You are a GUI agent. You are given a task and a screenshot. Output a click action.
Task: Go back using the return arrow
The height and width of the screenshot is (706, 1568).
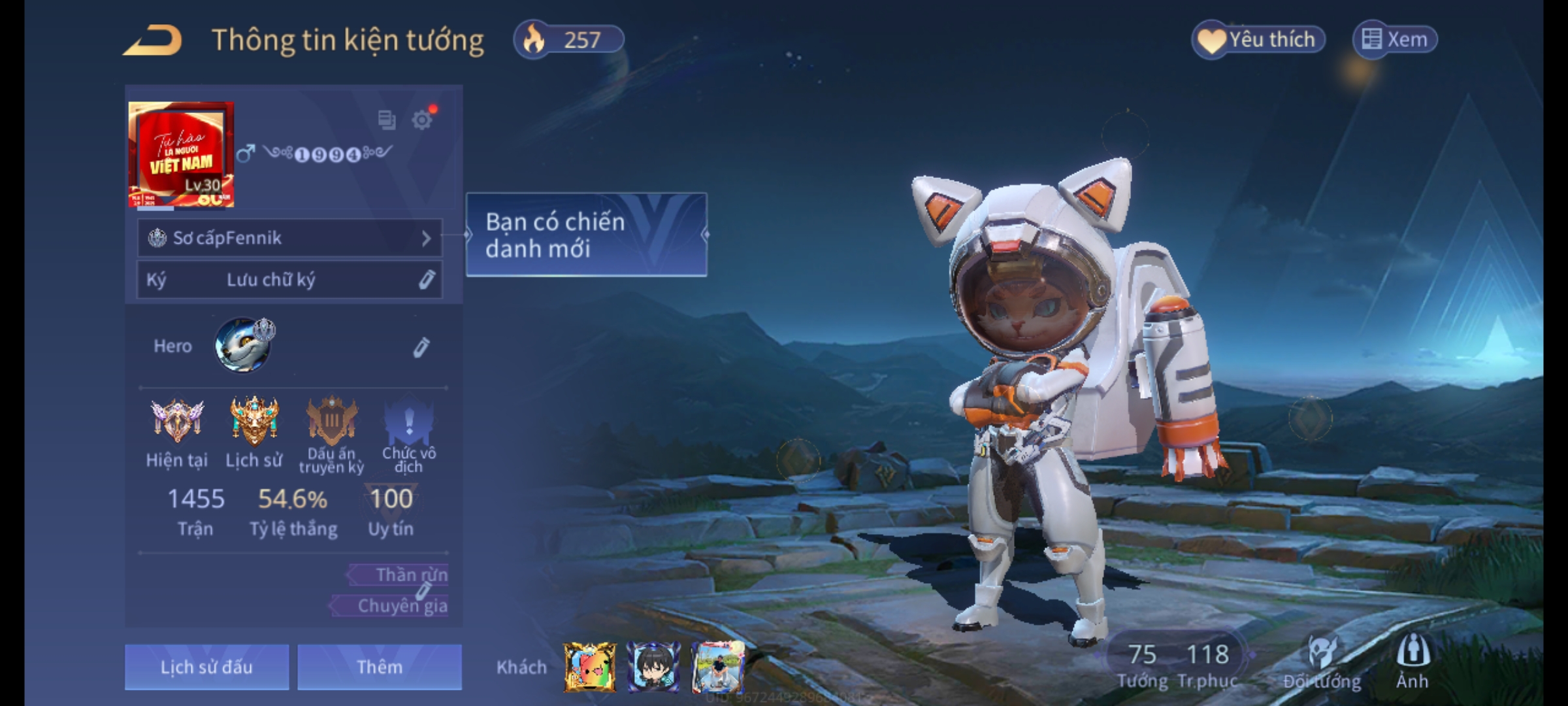(153, 41)
